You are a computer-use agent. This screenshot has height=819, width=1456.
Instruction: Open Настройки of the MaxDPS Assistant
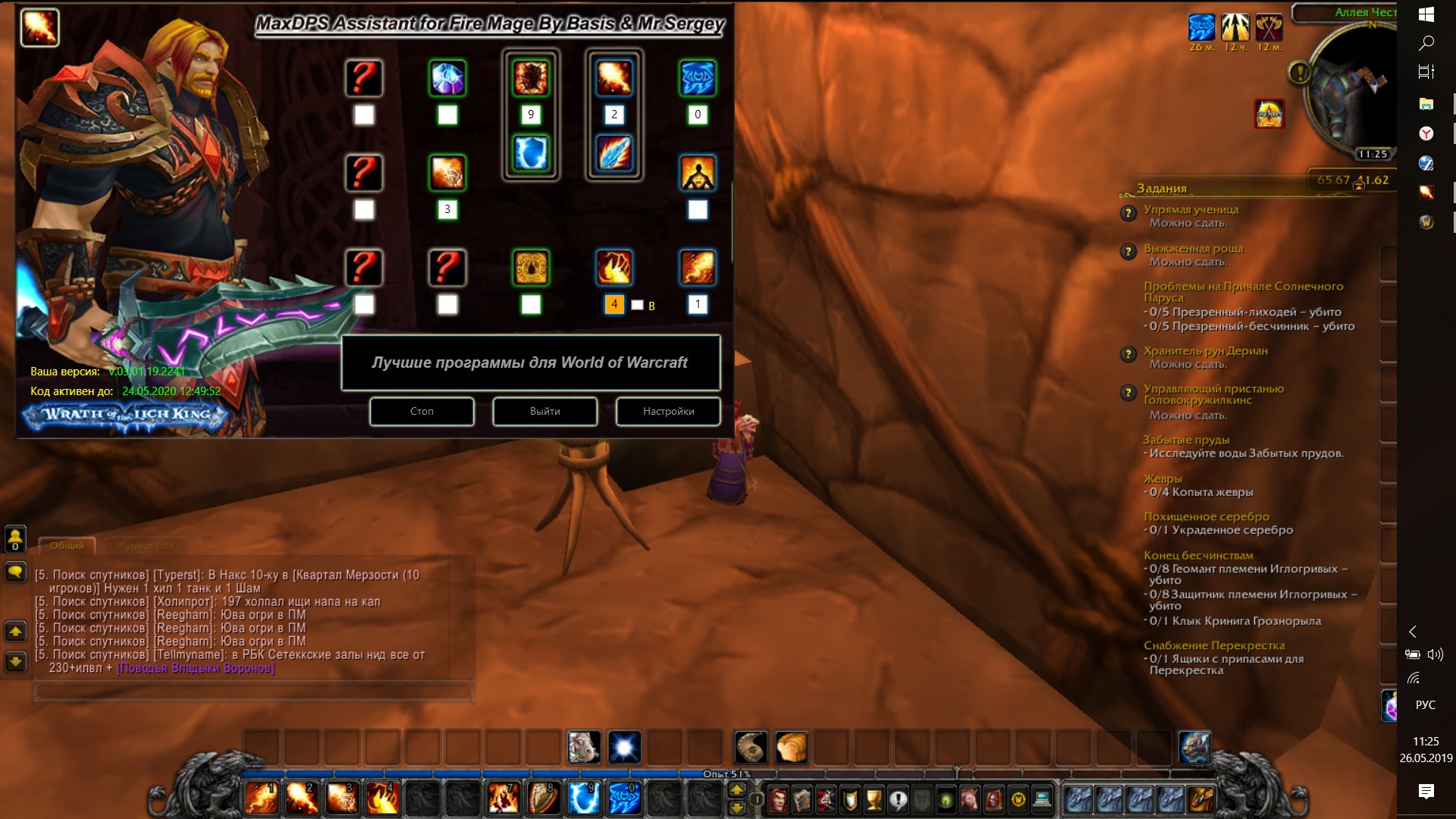coord(668,411)
